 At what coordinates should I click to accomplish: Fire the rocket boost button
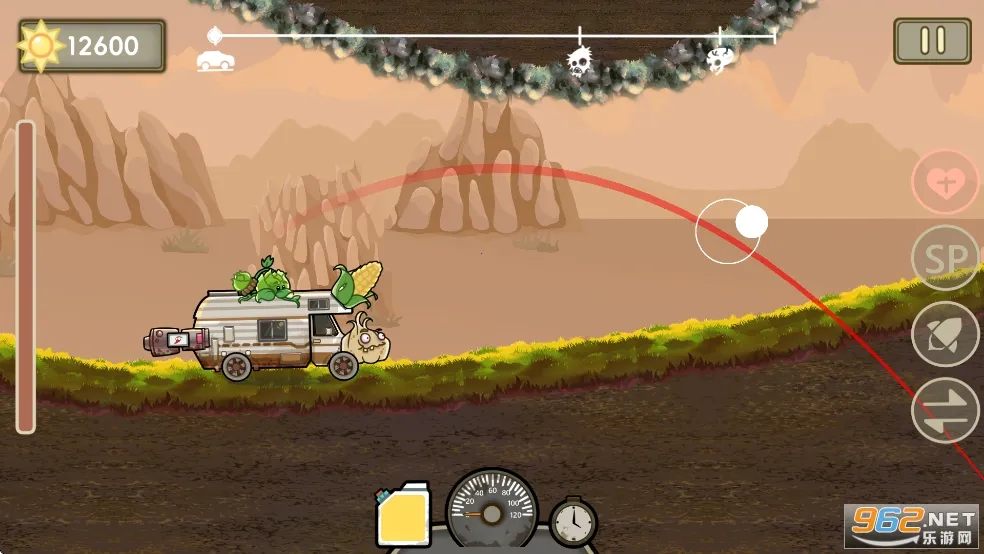[945, 334]
